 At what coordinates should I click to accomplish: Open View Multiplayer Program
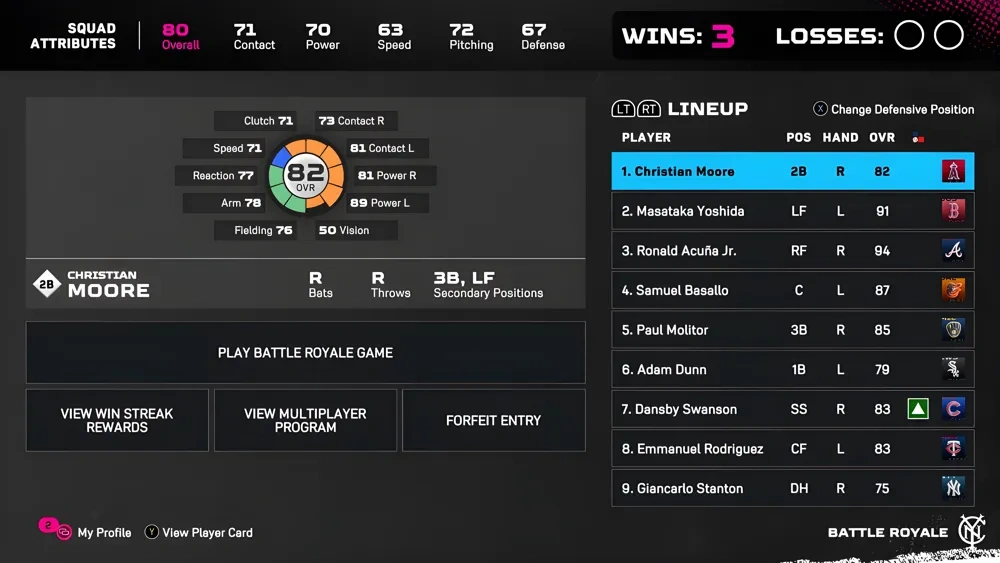point(305,420)
